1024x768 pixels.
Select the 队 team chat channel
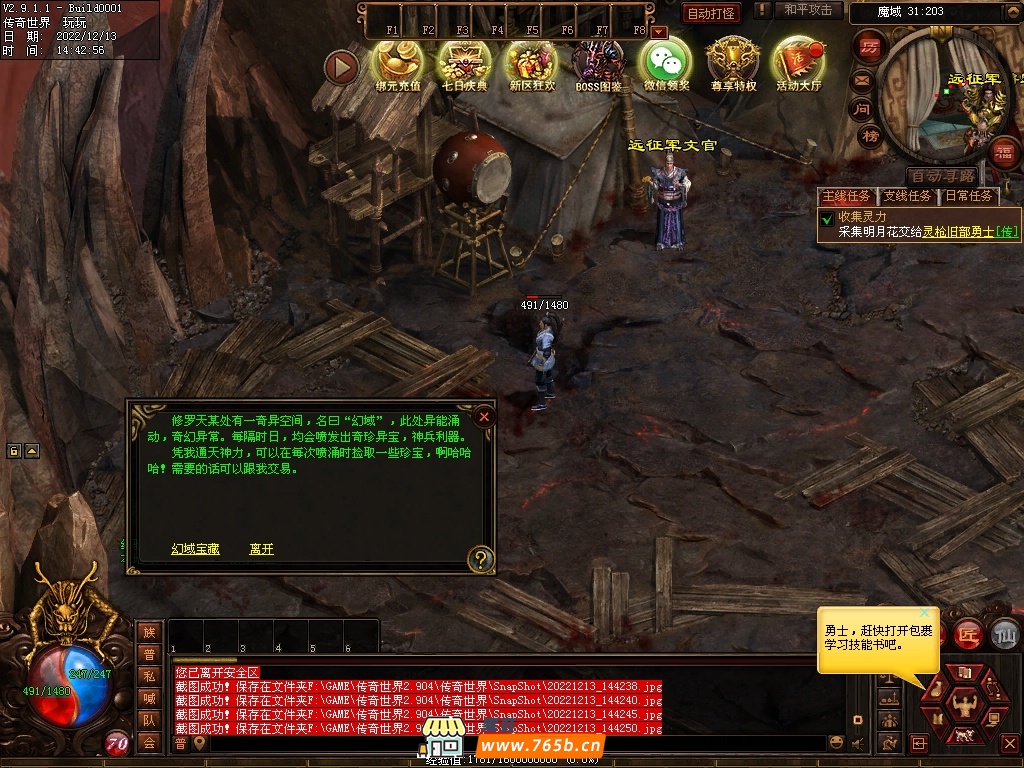coord(149,720)
